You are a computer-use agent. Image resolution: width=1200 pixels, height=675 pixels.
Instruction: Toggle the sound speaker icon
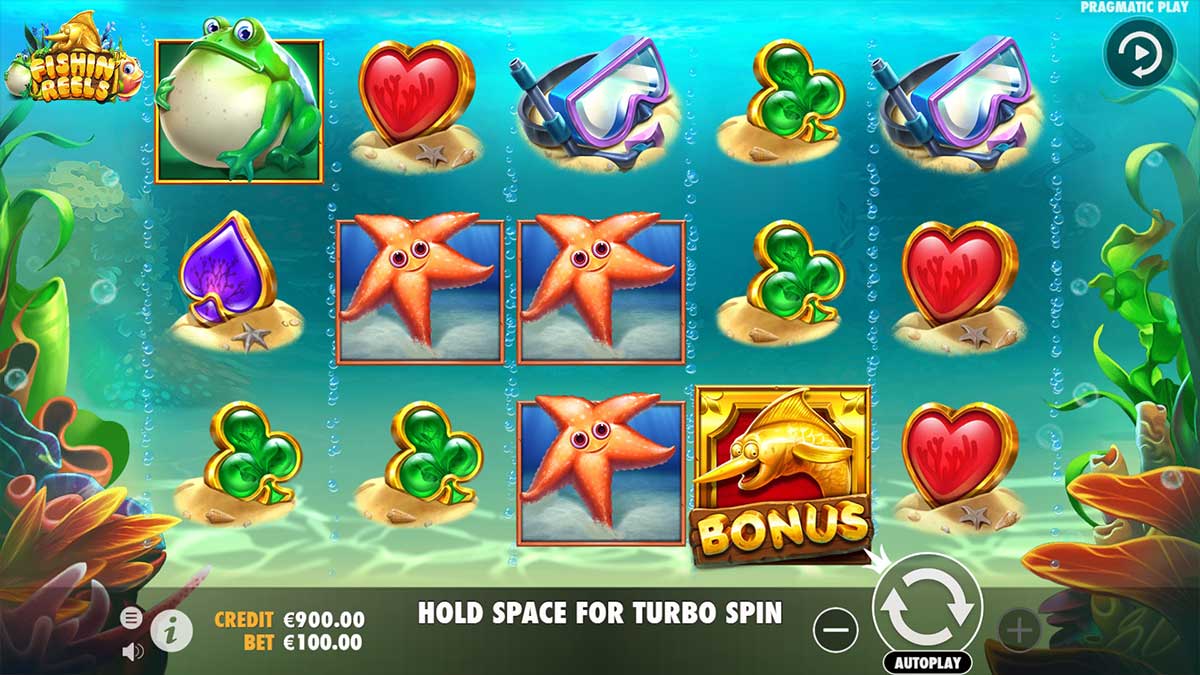132,651
